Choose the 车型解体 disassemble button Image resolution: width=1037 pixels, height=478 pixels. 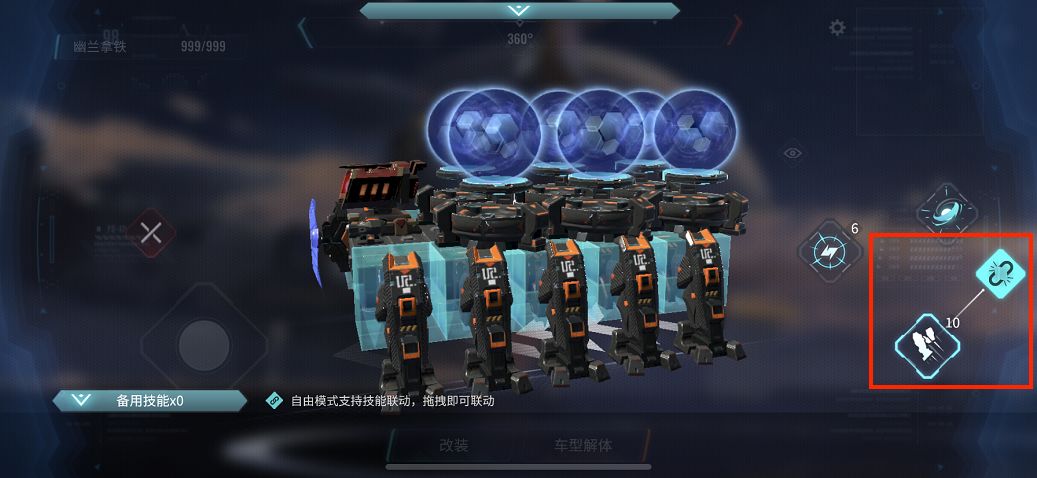click(583, 446)
